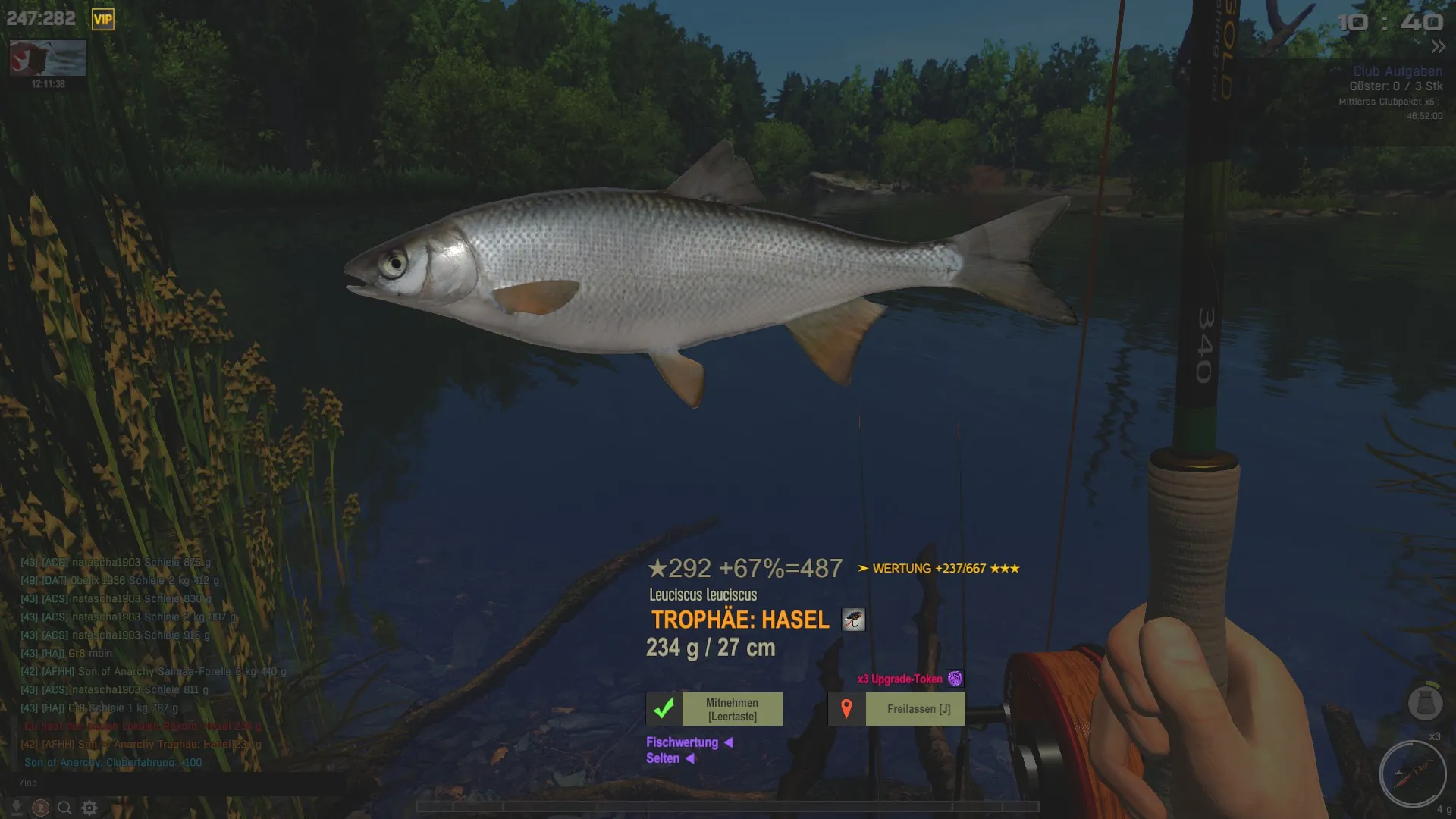This screenshot has height=819, width=1456.
Task: Click the download arrow icon below chat
Action: (x=17, y=808)
